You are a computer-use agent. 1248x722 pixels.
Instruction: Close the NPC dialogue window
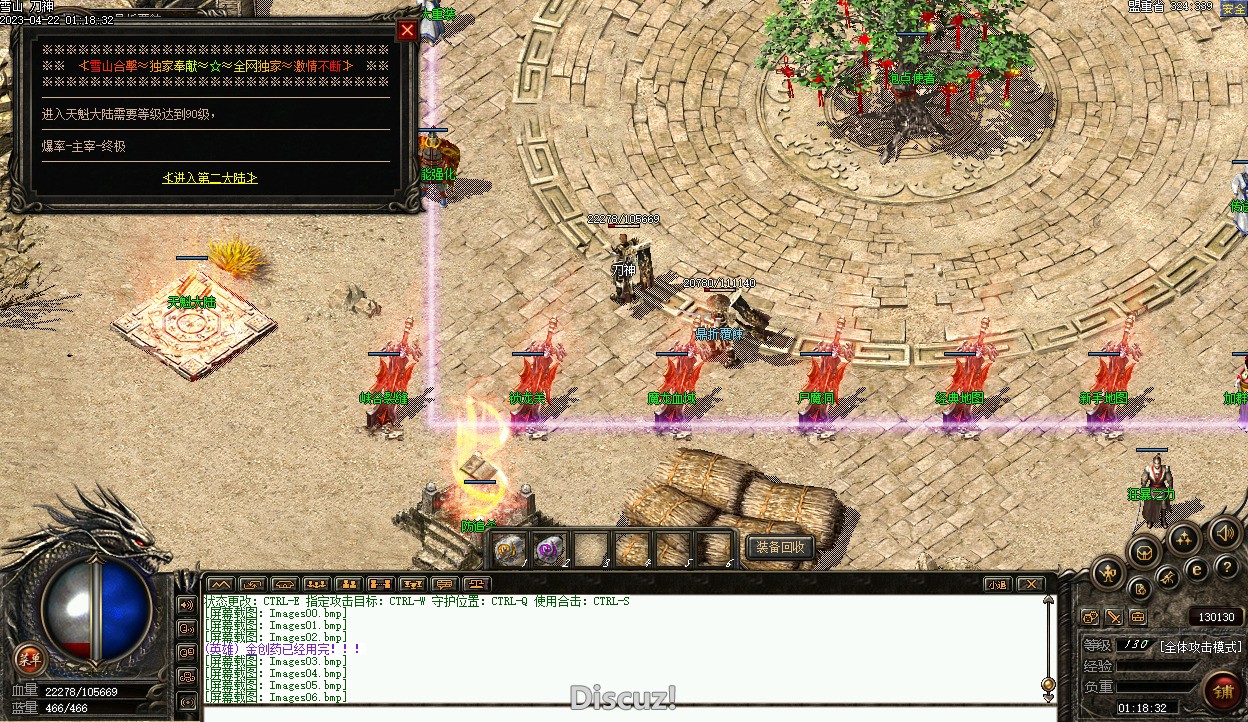point(407,30)
